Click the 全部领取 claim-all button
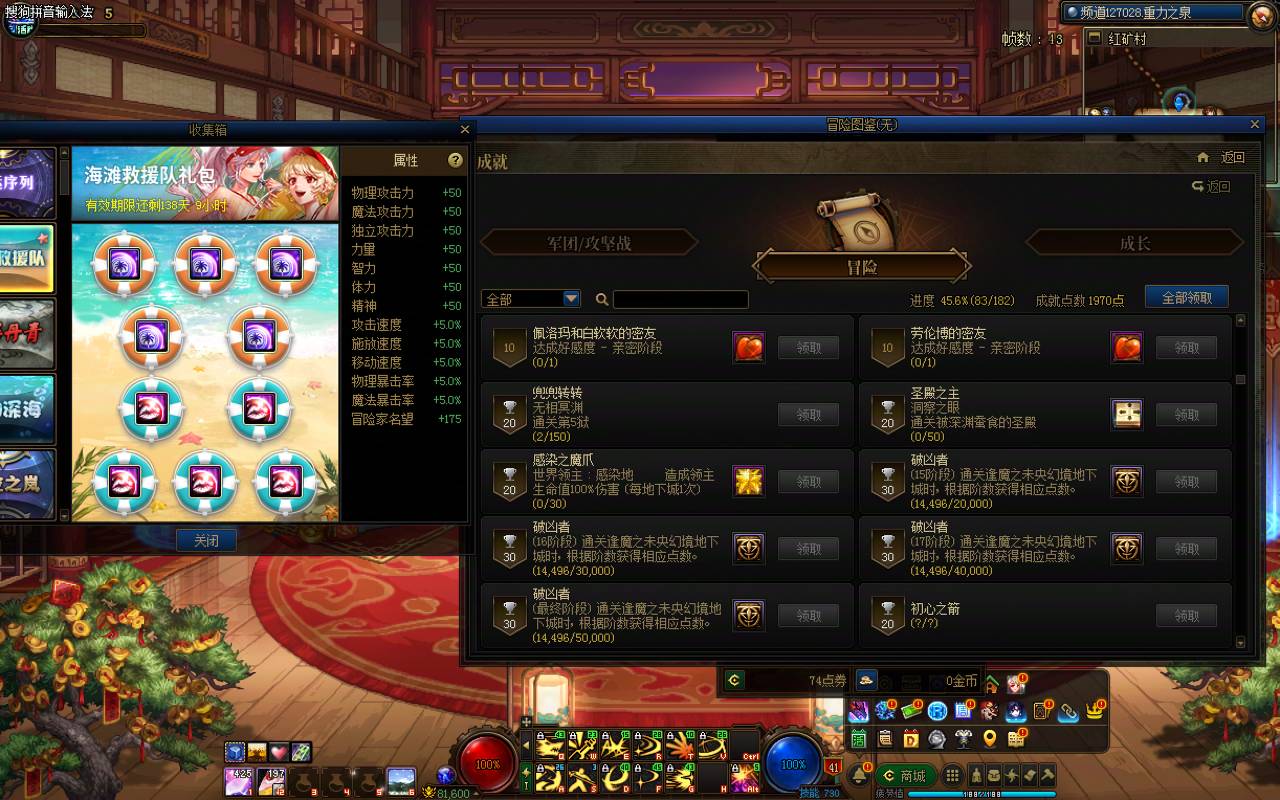 [1186, 297]
